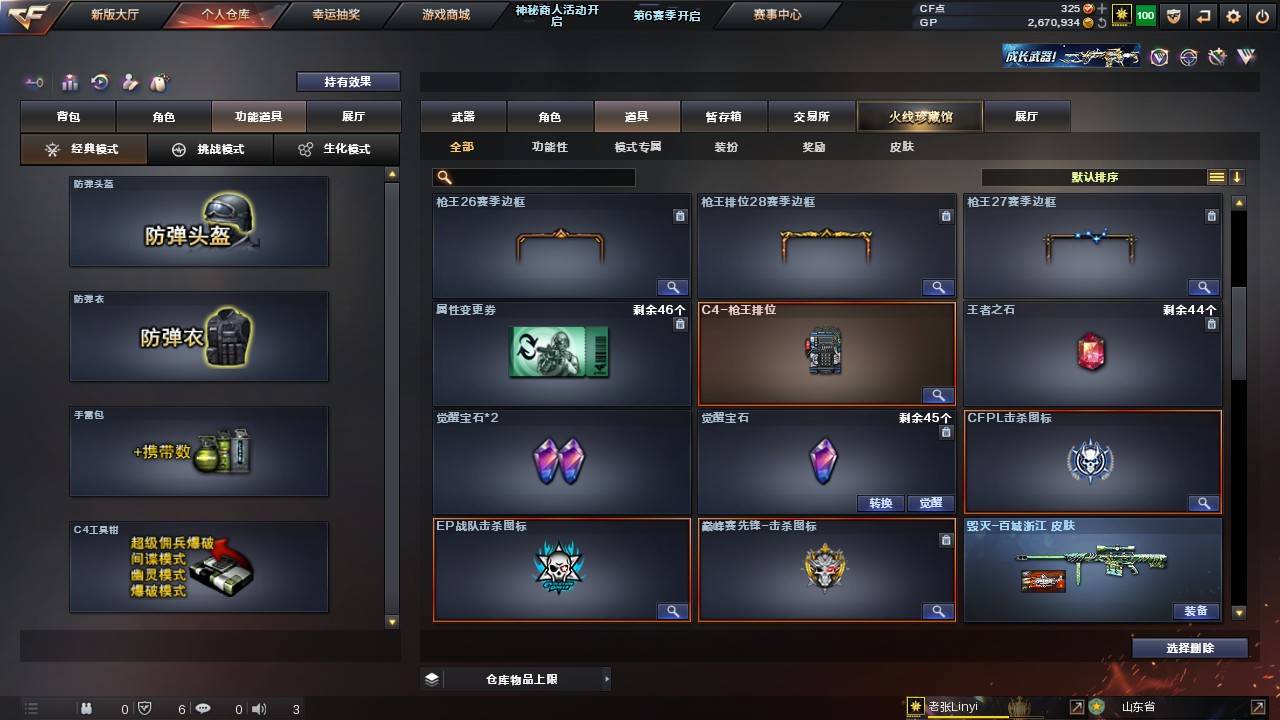Click the speaker volume icon in the status bar
1280x720 pixels.
(259, 708)
